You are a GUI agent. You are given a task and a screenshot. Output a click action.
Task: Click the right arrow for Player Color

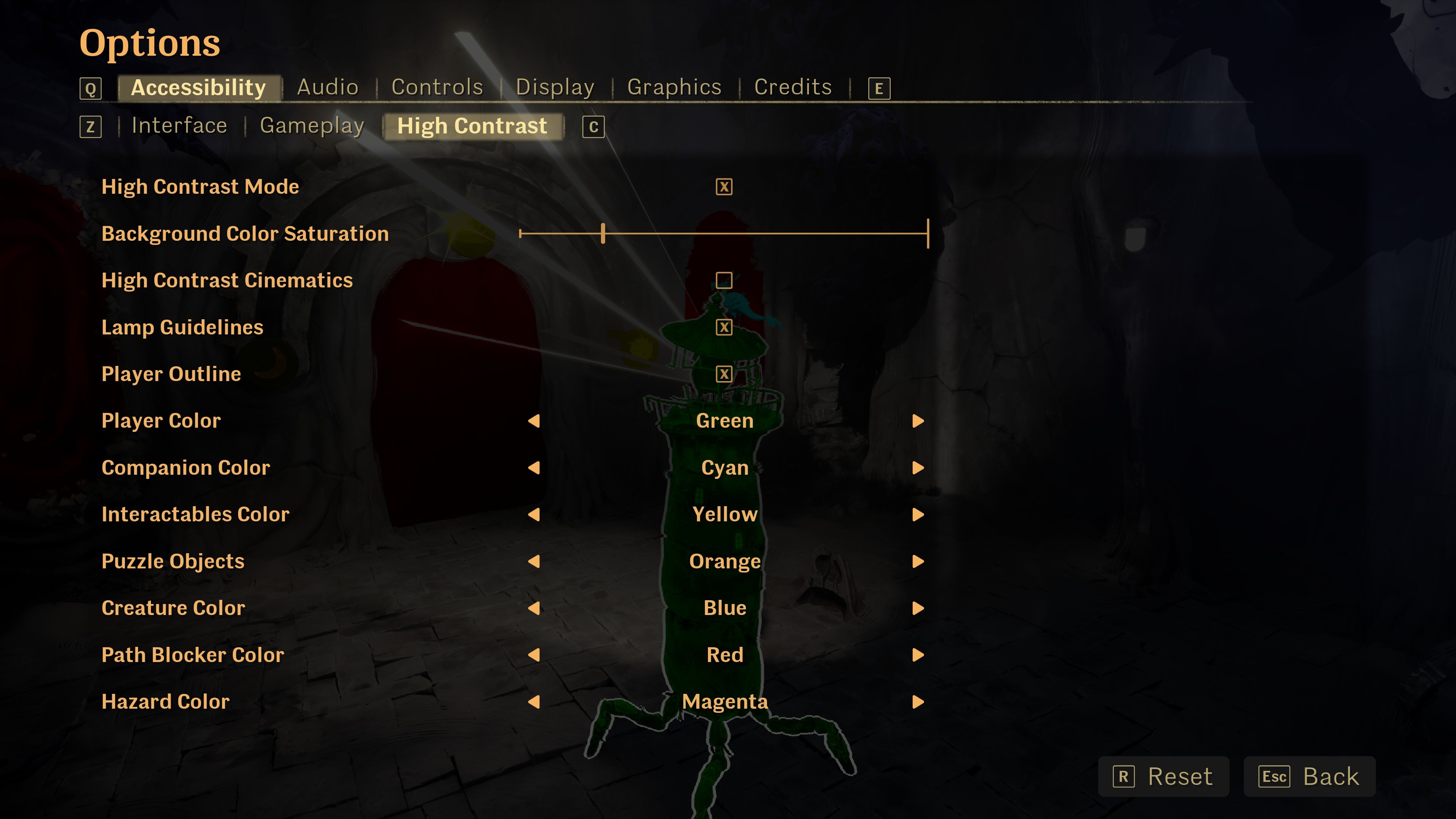[x=918, y=421]
